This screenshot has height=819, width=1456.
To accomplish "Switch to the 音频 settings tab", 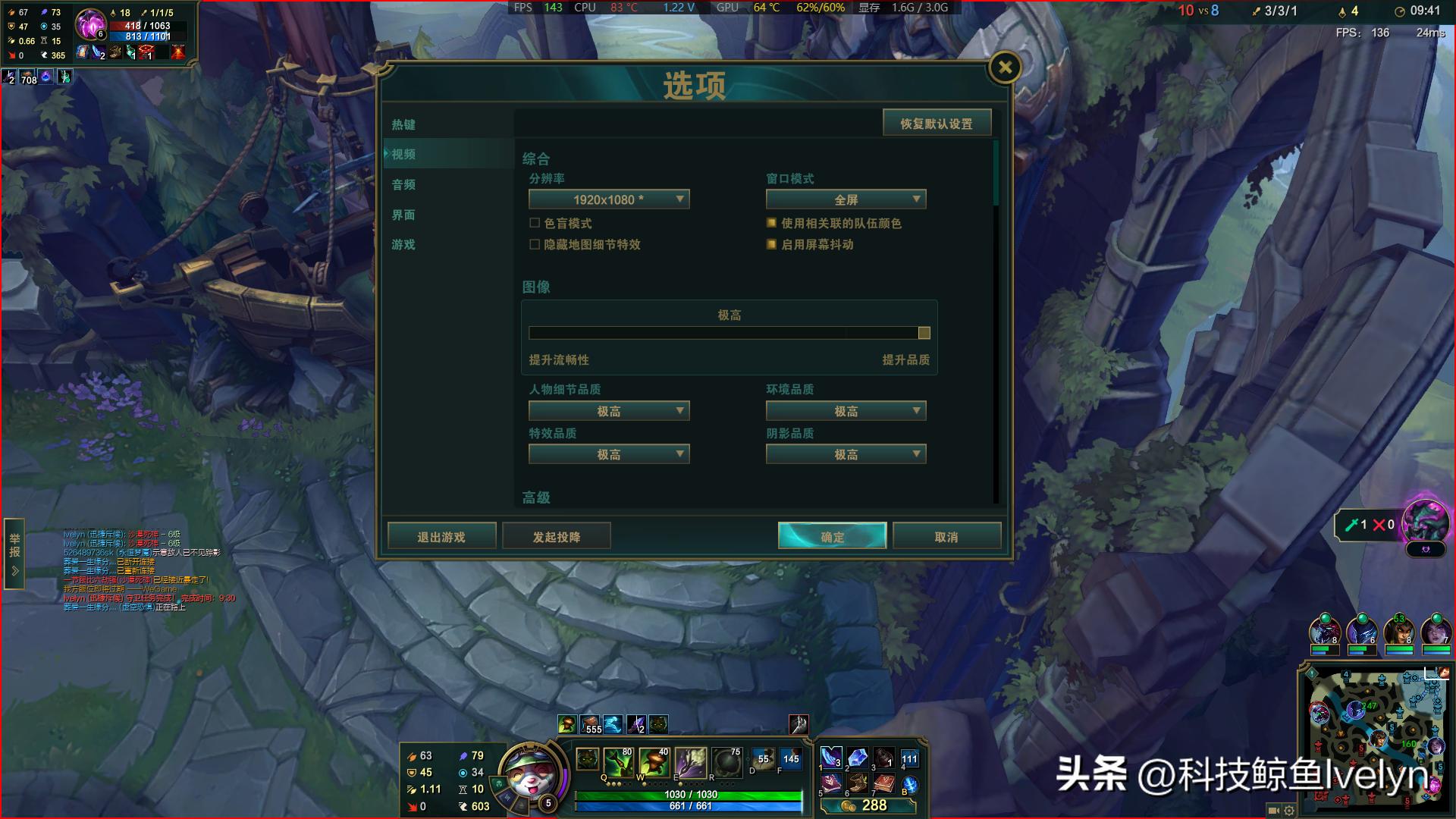I will pyautogui.click(x=402, y=184).
